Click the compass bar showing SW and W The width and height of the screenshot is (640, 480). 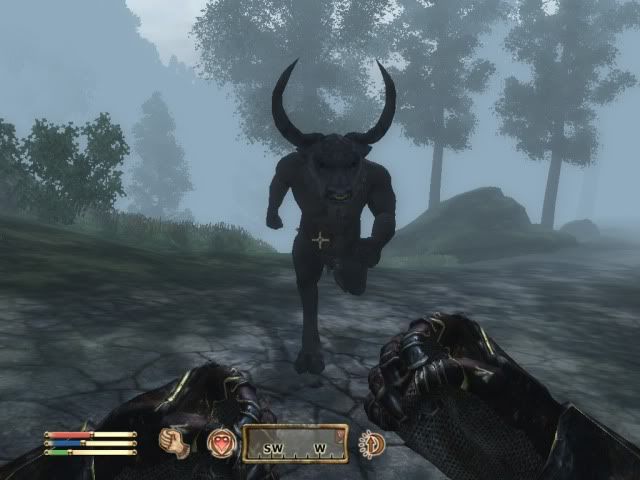(296, 443)
